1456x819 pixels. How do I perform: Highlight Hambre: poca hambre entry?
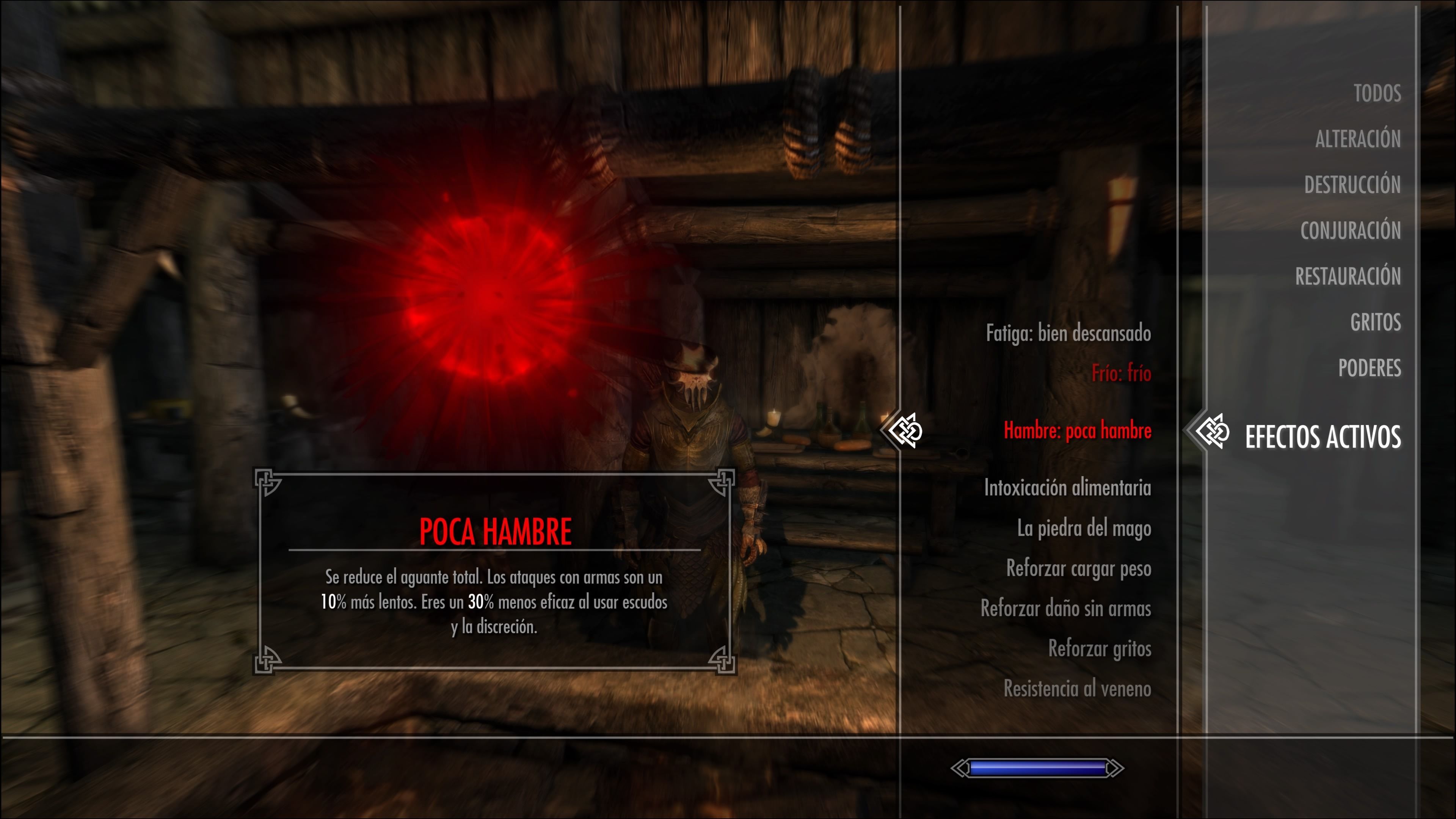[1077, 431]
